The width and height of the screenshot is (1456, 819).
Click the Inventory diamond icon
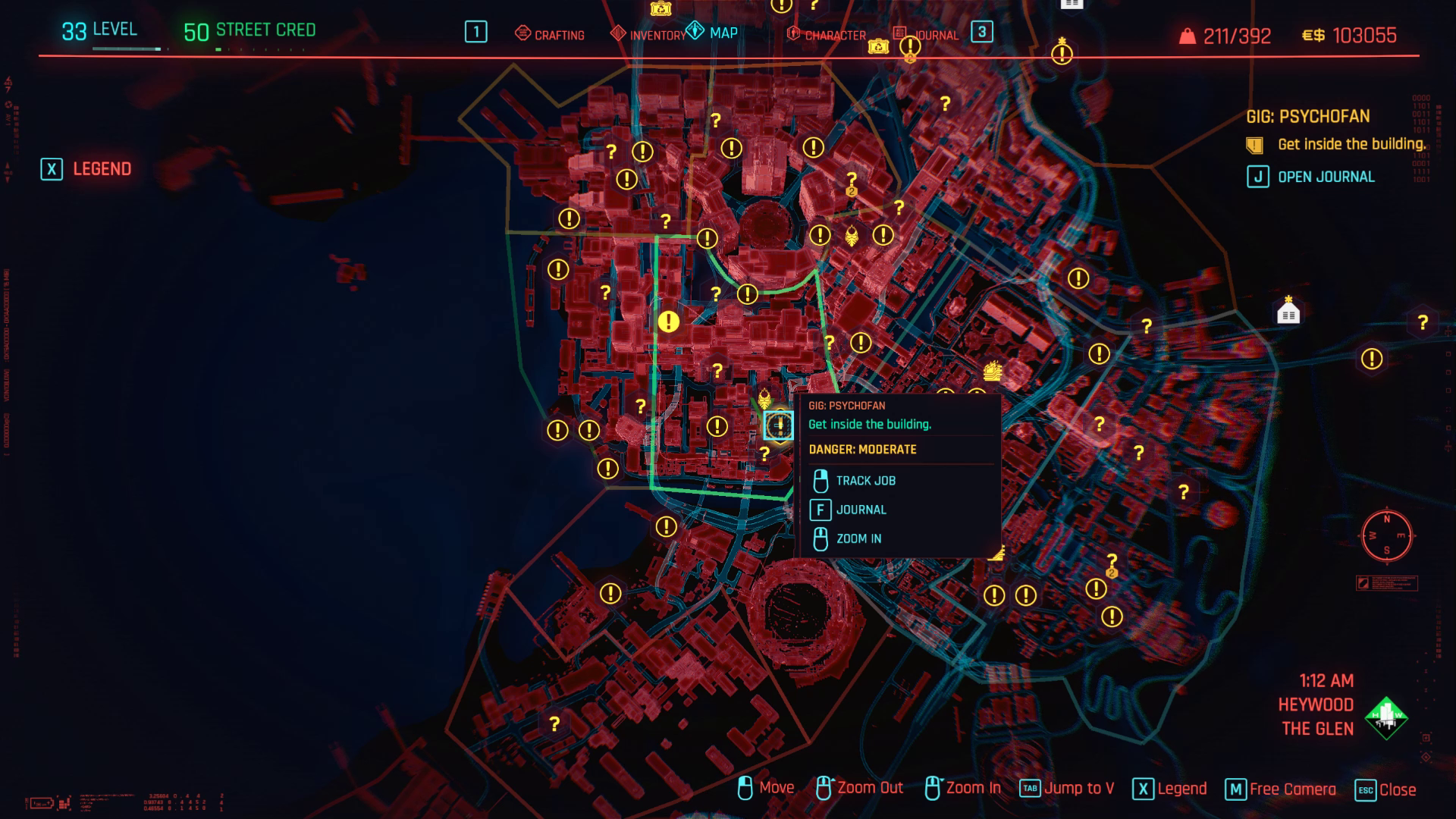pos(616,34)
